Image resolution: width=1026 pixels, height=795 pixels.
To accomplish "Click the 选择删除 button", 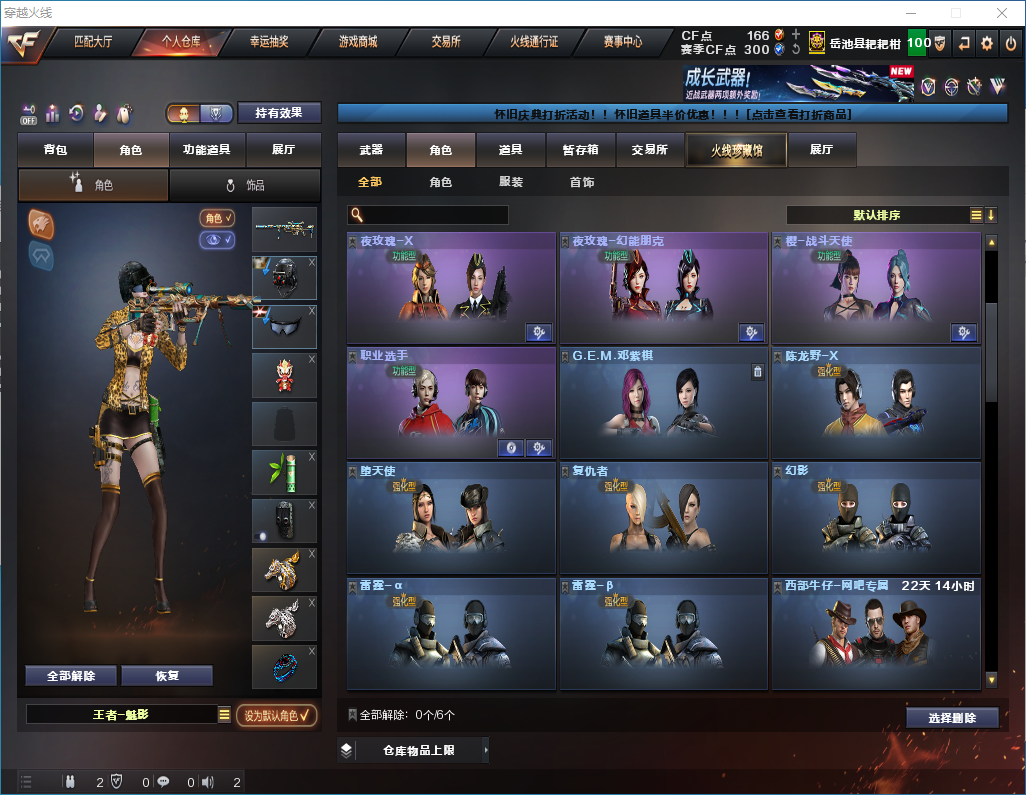I will 952,717.
